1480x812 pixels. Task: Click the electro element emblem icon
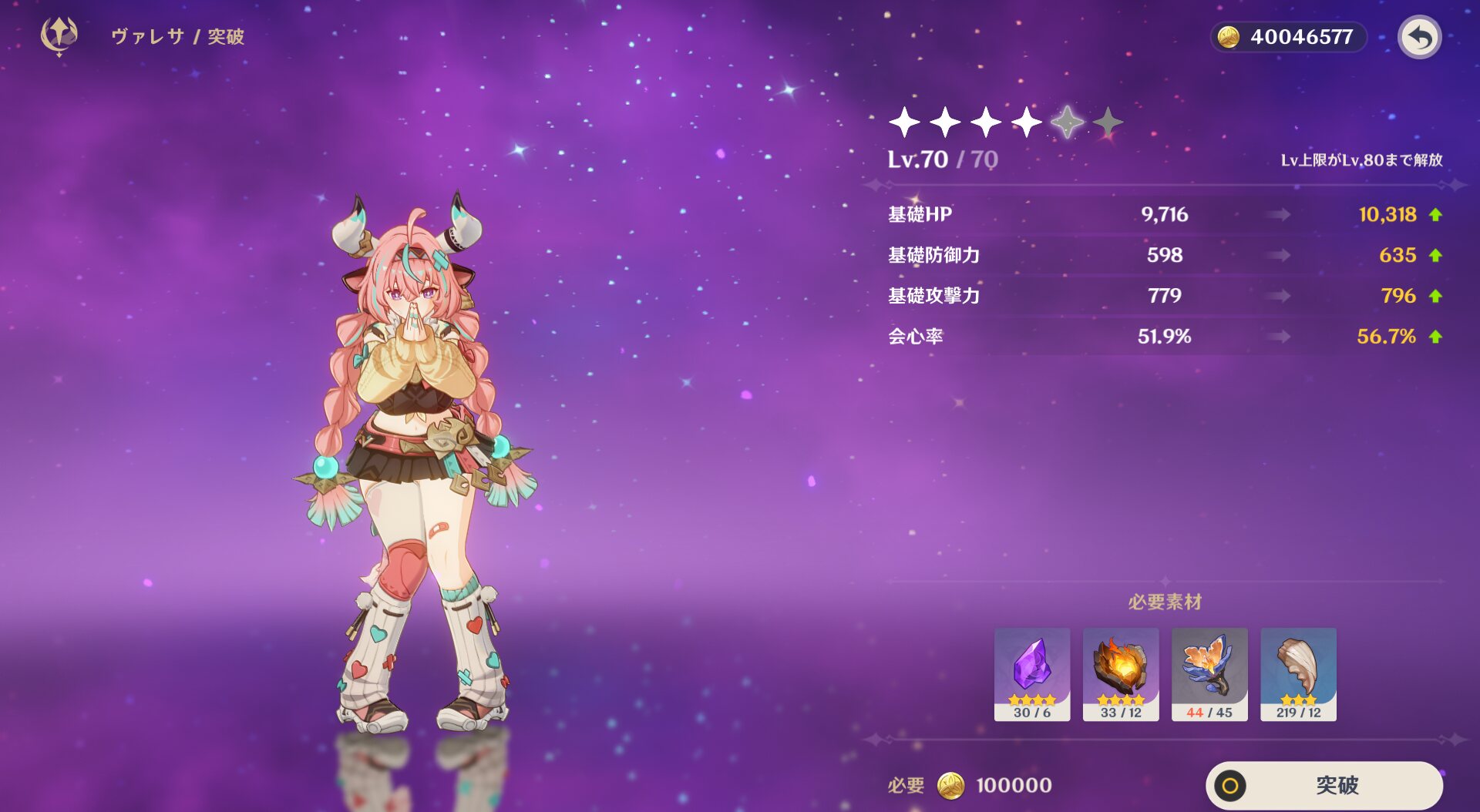59,36
